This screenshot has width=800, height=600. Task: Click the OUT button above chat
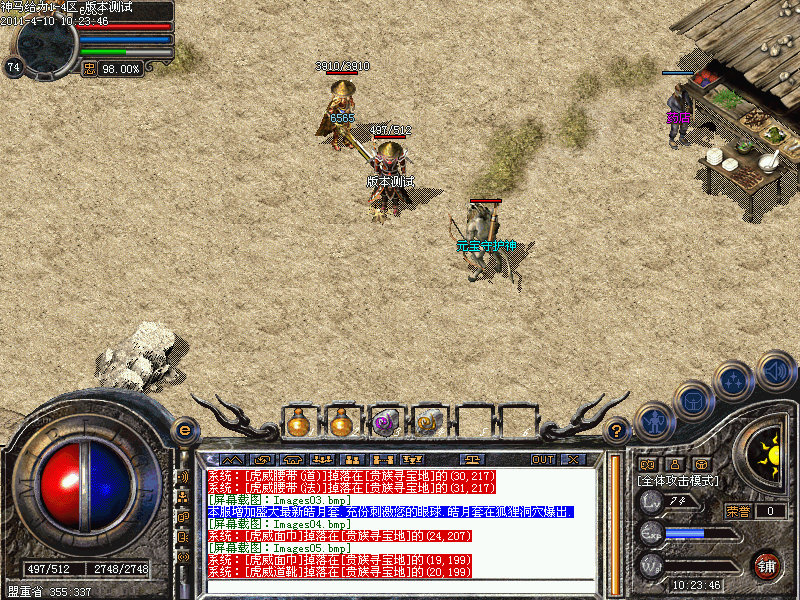[543, 459]
